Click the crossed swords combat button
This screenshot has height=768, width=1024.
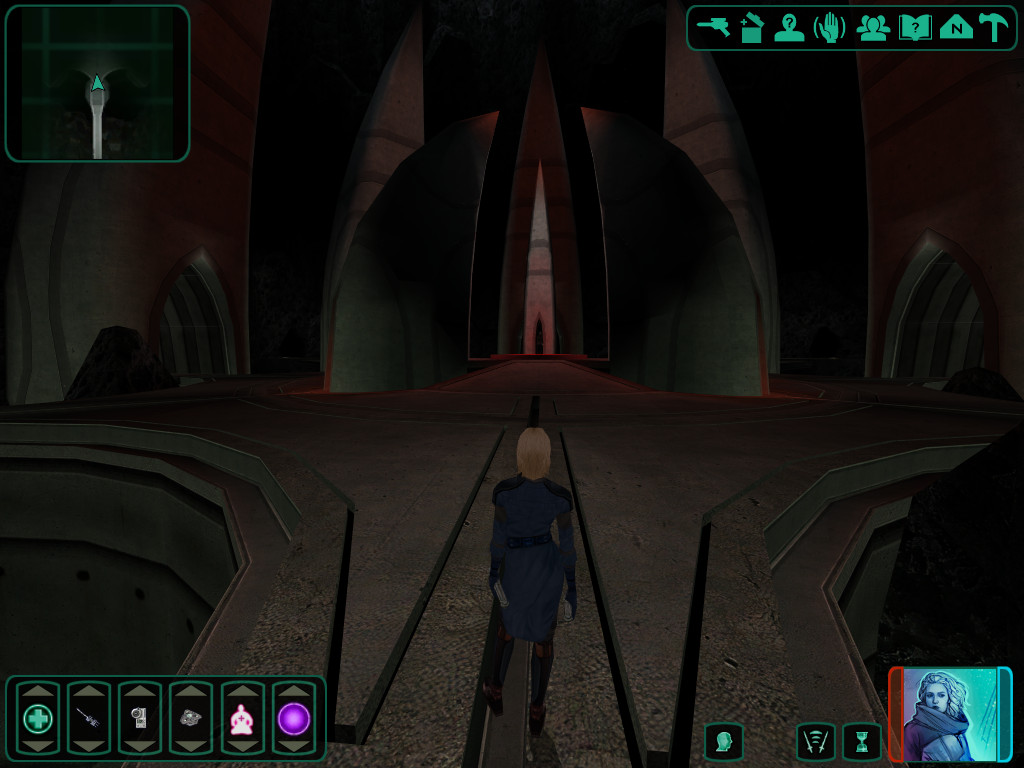click(816, 742)
